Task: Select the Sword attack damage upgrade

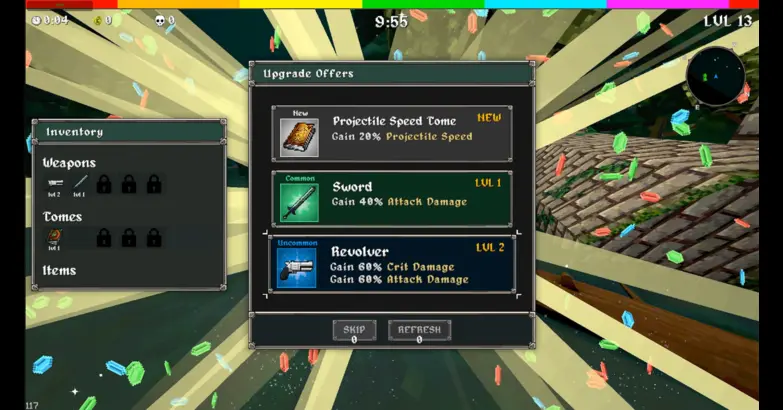Action: (391, 197)
